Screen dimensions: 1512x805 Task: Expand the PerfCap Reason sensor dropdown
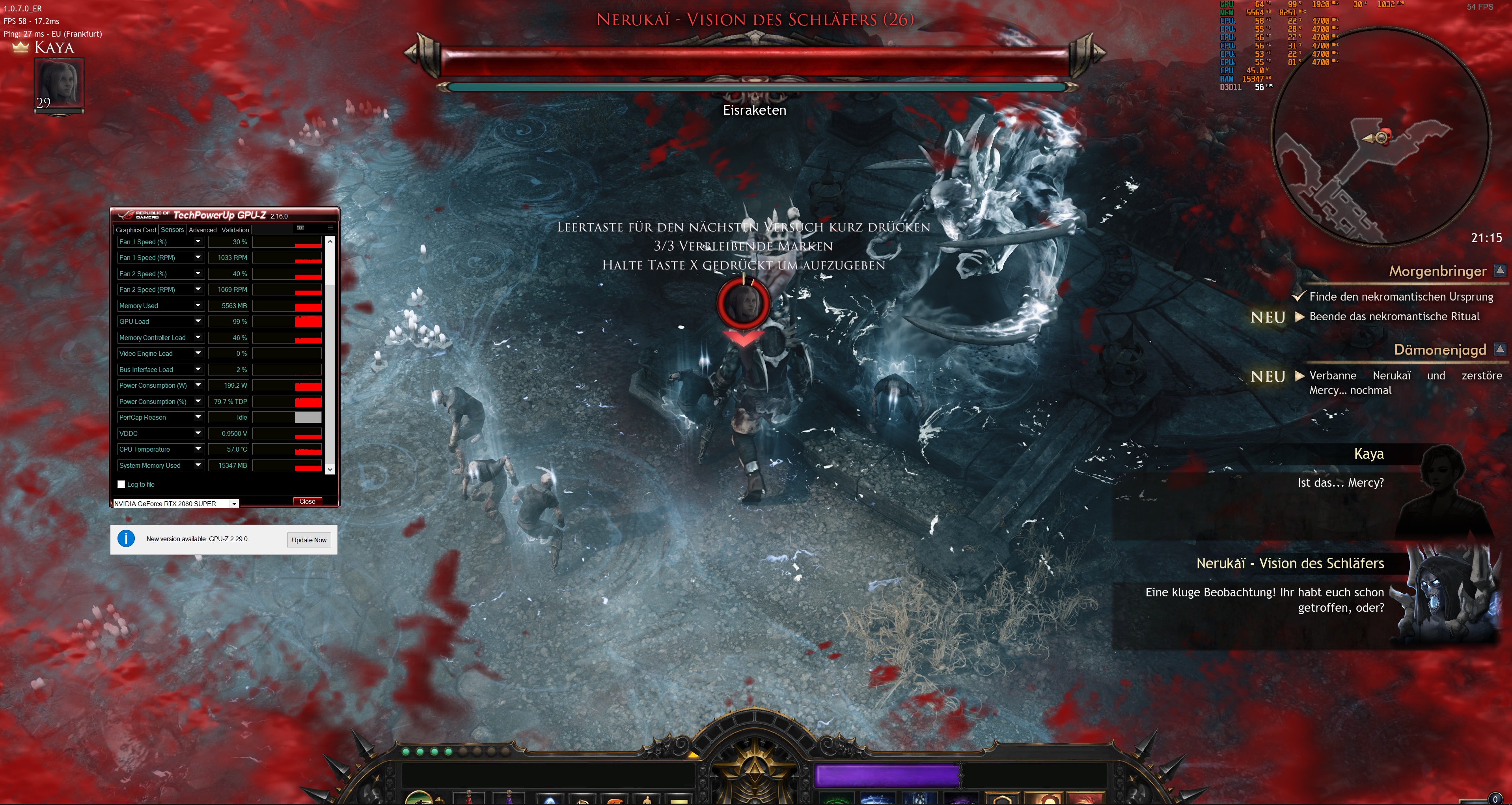[x=198, y=417]
